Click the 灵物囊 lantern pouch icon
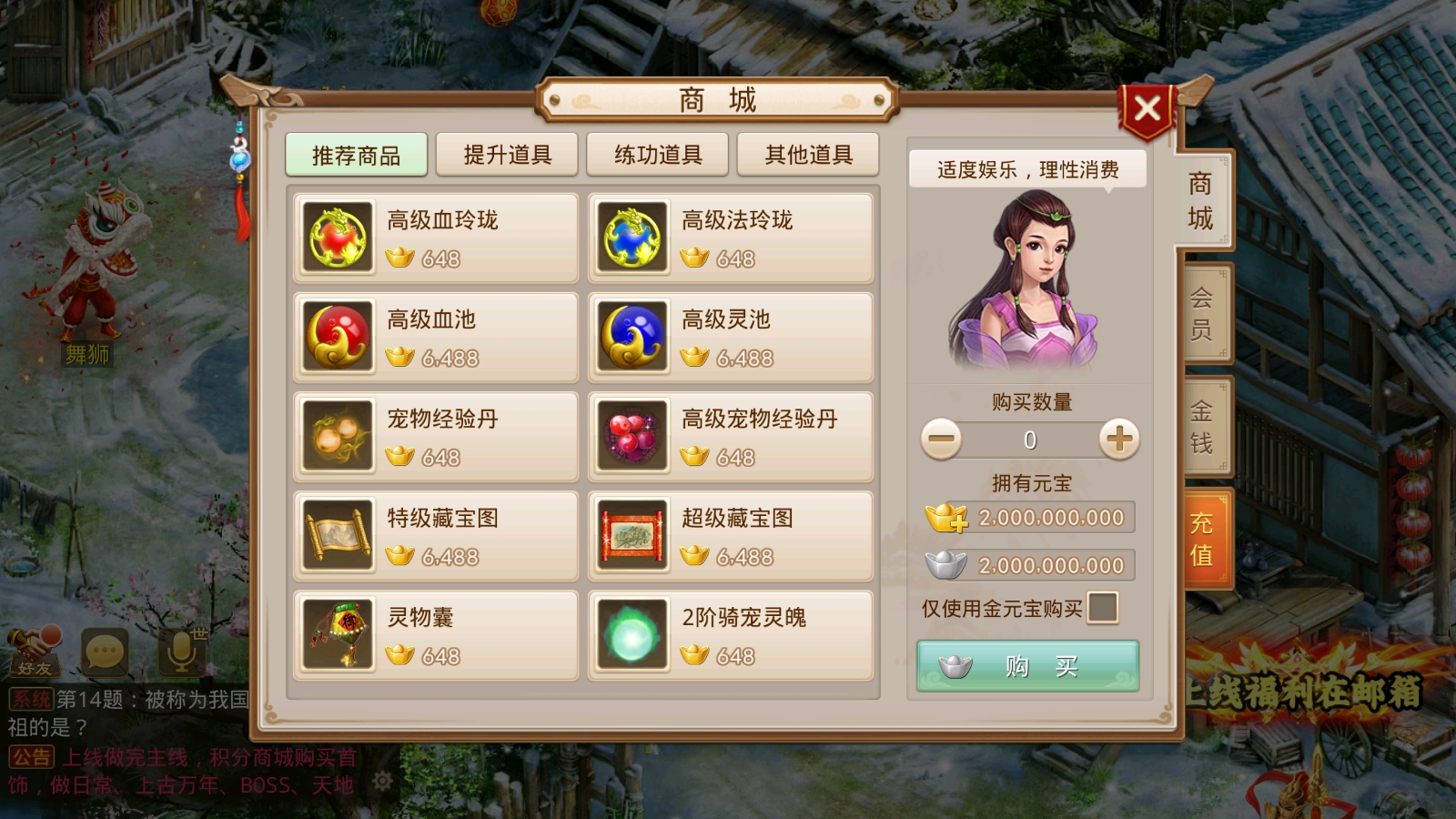1456x819 pixels. pos(336,634)
